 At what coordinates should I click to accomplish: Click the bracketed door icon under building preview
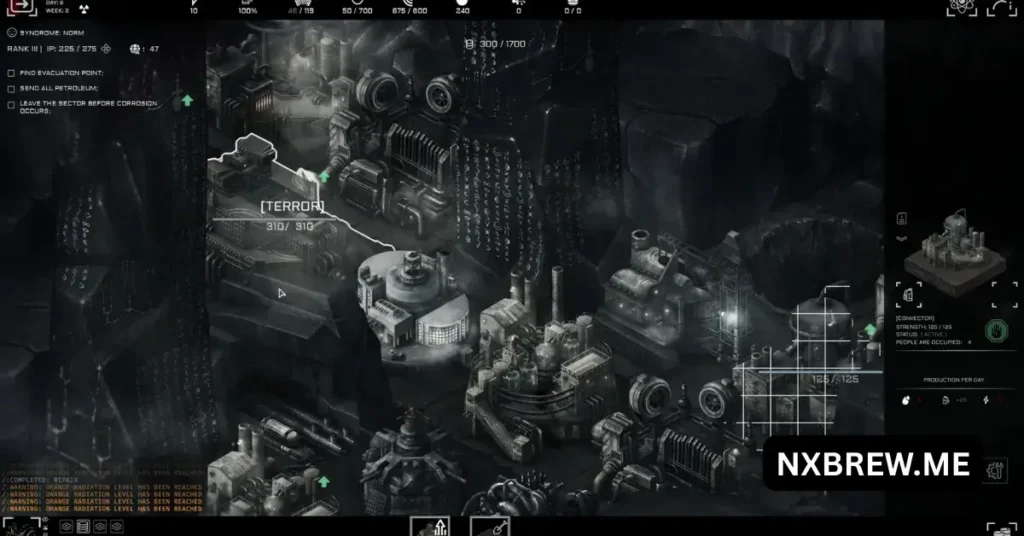[x=909, y=294]
